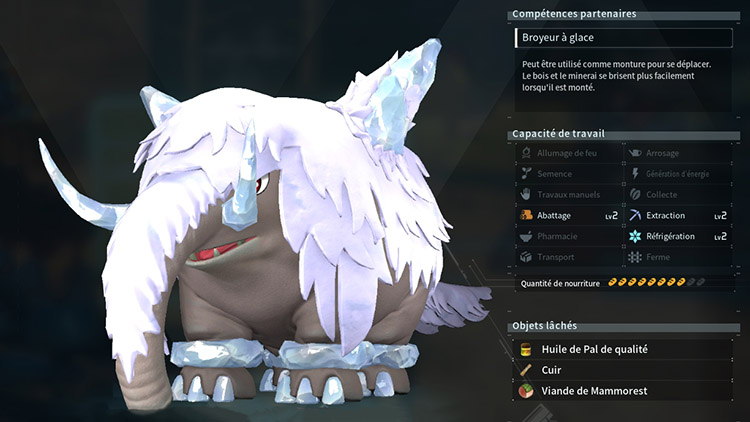Click the Allumage de feu entry
This screenshot has width=750, height=422.
568,153
